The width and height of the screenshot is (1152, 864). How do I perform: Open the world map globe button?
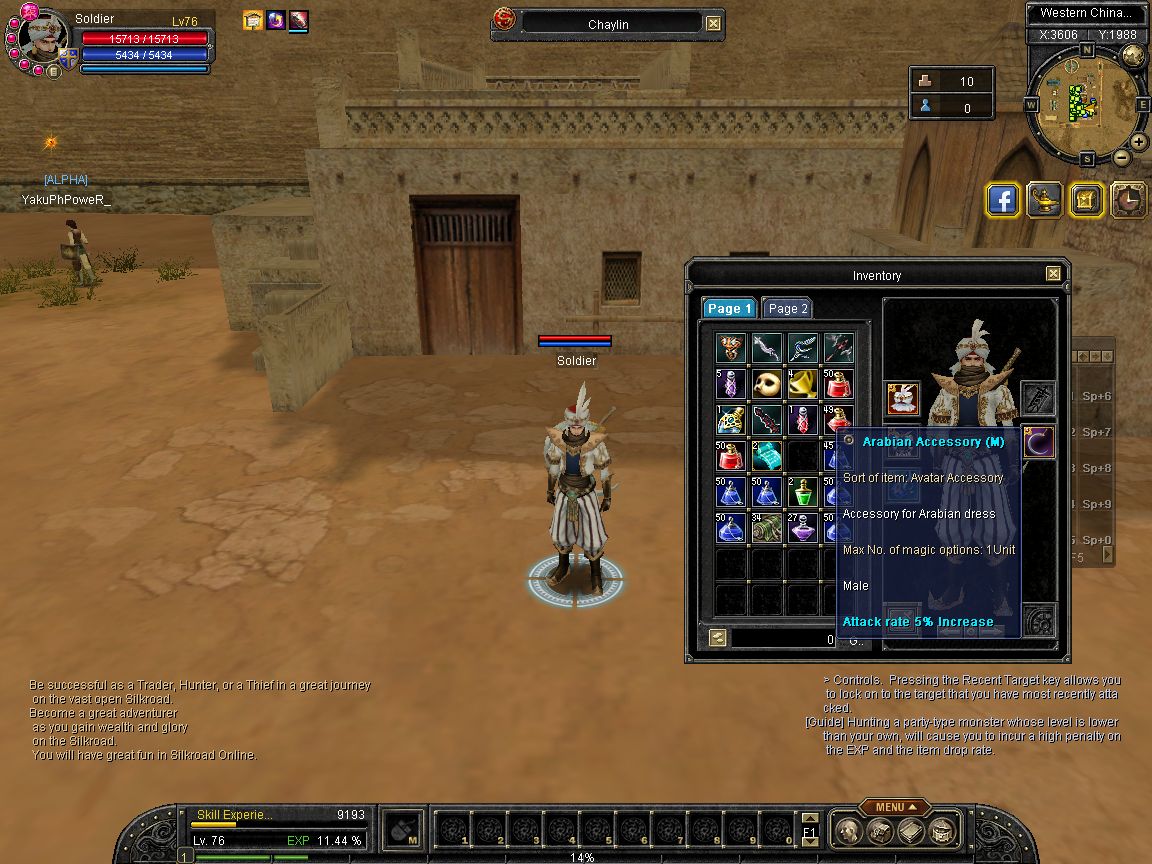[1133, 55]
